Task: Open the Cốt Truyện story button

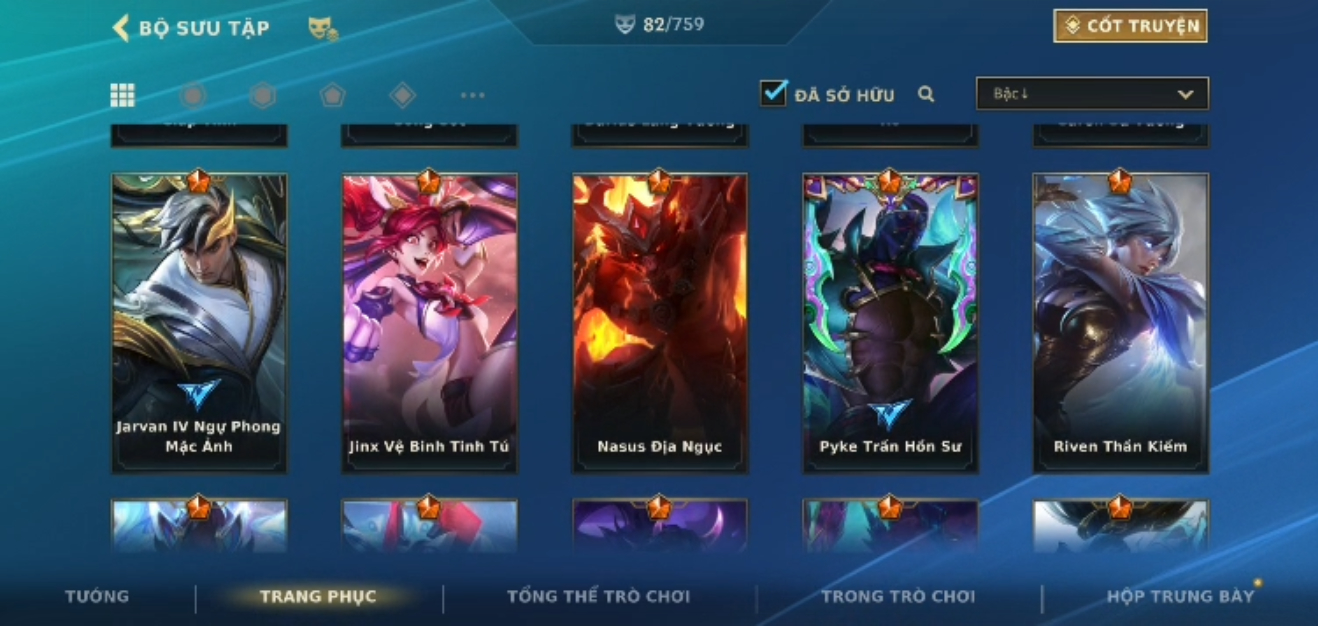Action: click(1130, 26)
